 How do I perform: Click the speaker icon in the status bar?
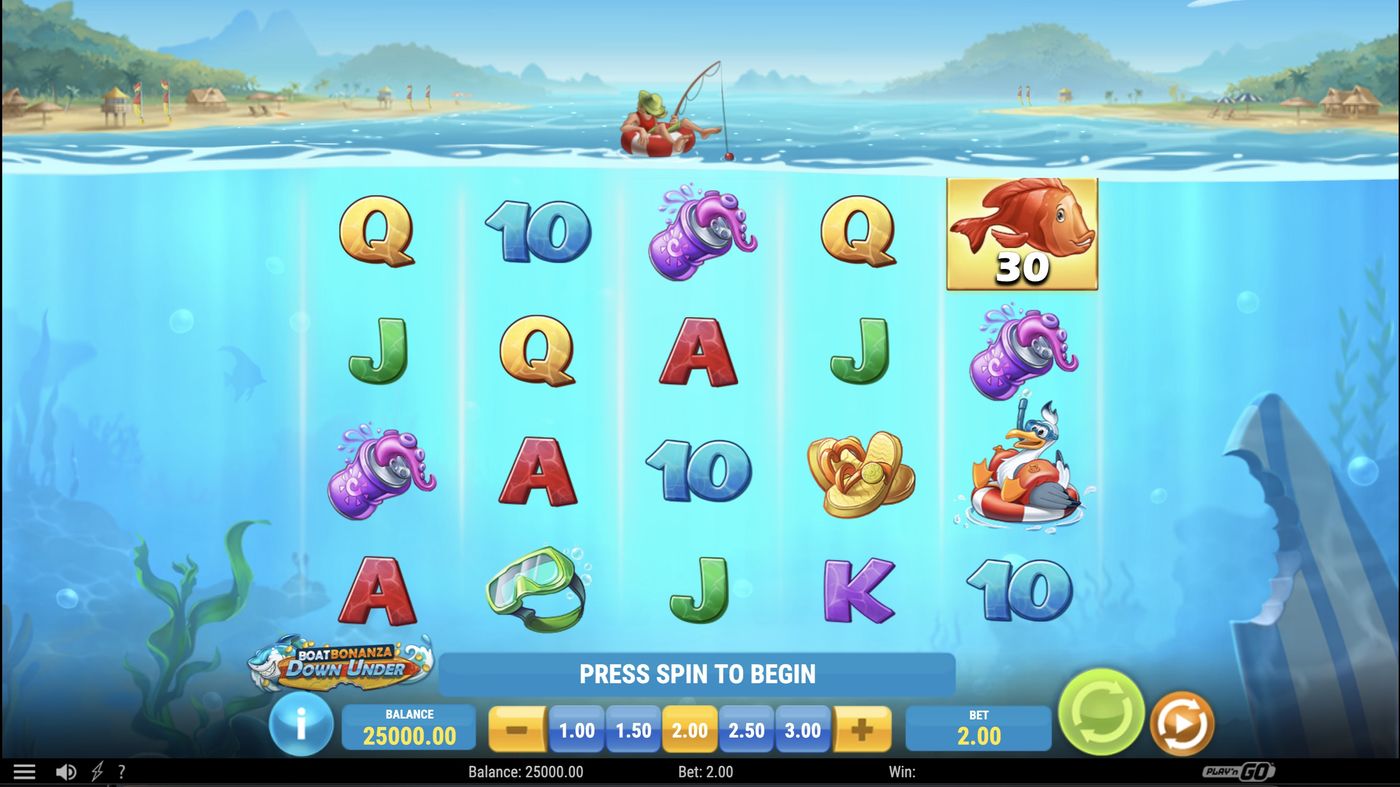pyautogui.click(x=66, y=771)
